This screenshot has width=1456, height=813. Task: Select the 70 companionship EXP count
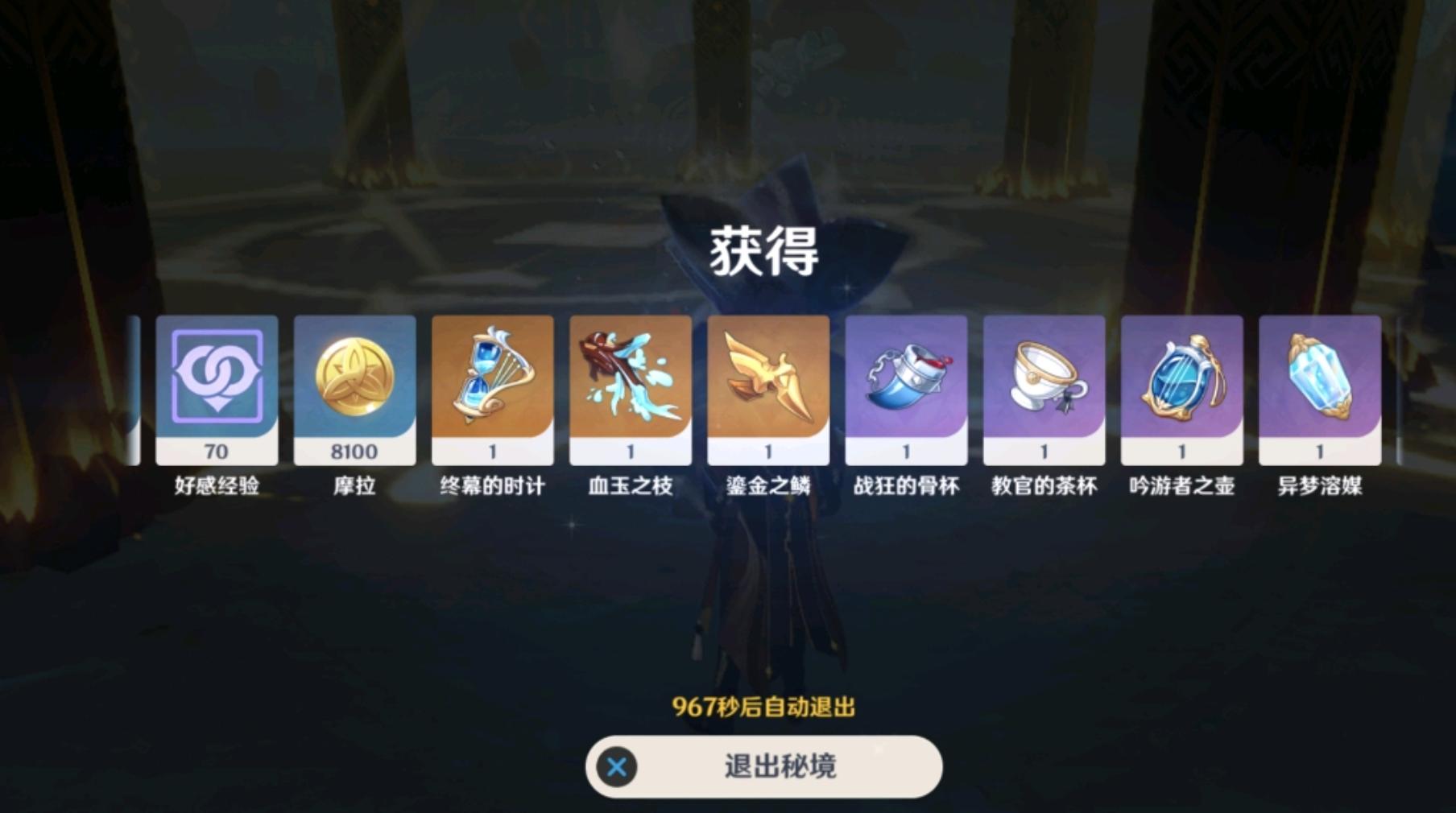click(215, 452)
